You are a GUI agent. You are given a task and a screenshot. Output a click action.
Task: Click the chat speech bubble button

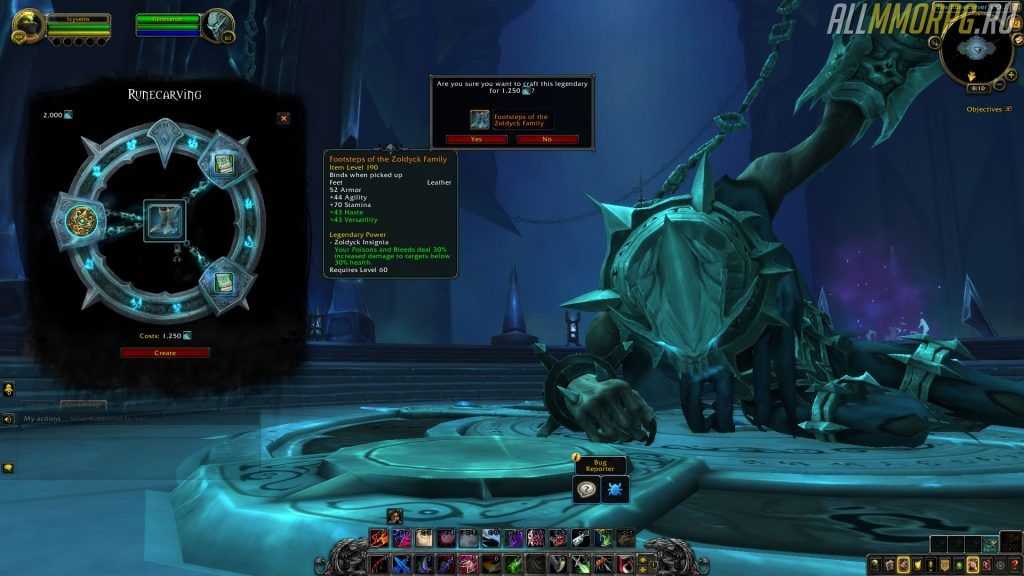click(x=8, y=467)
